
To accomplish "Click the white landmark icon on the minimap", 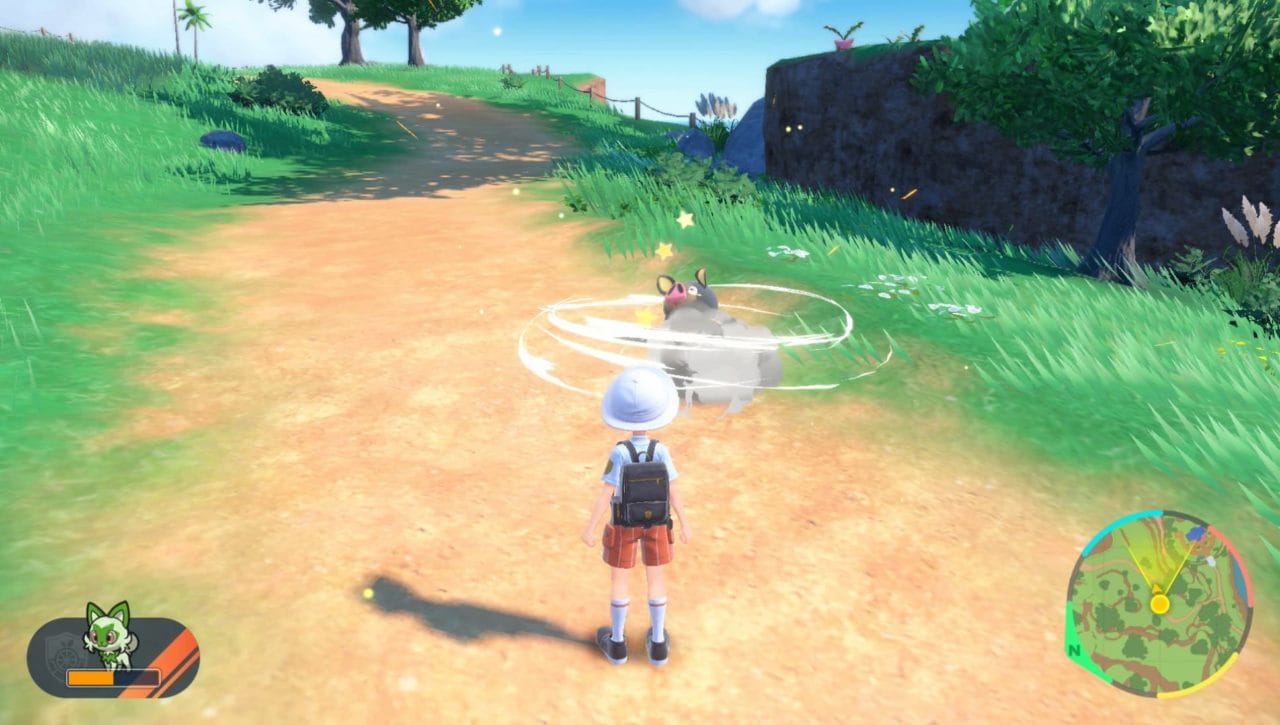I will coord(1211,561).
